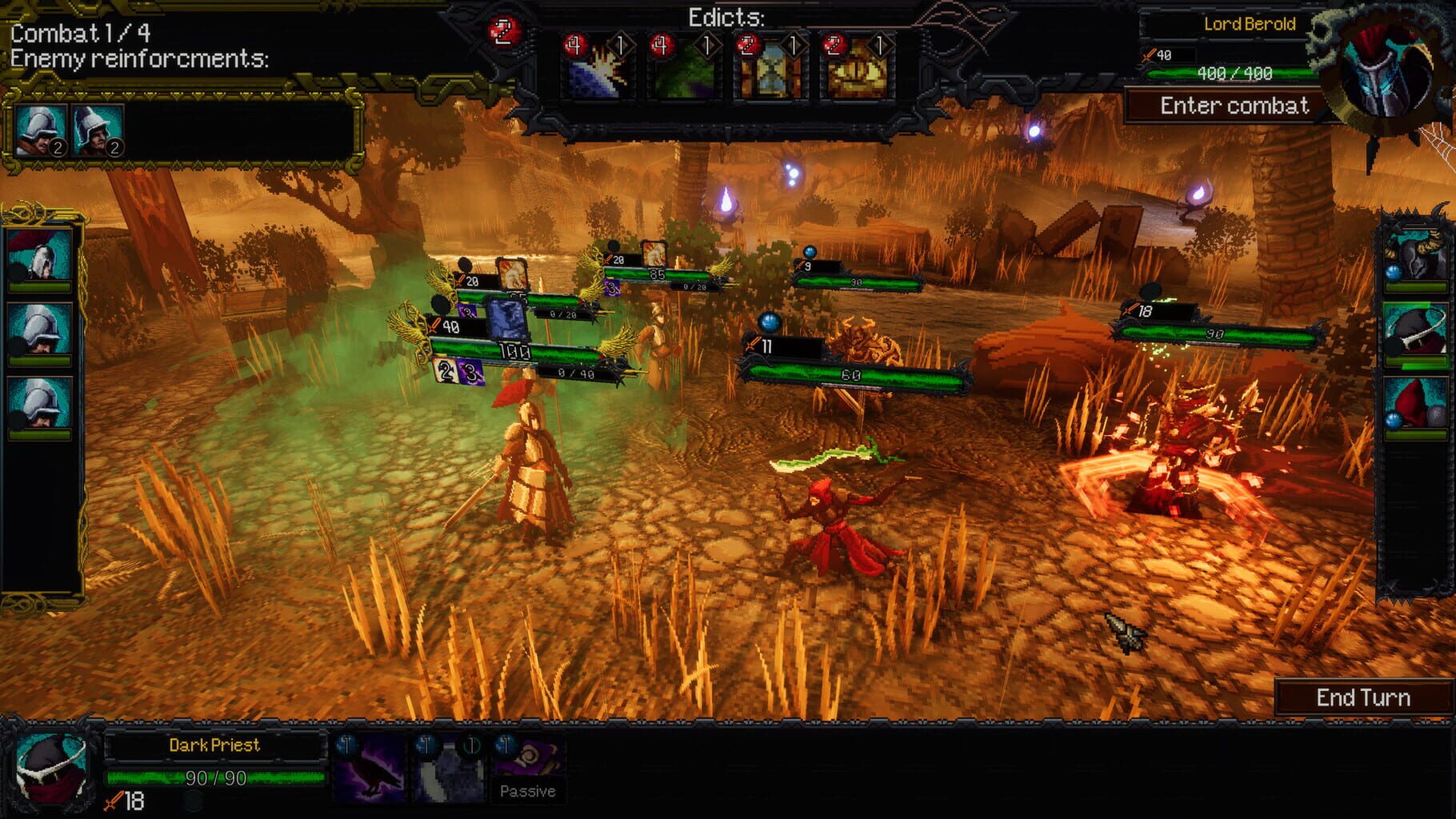Toggle the green edict card in the Edicts bar
Screen dimensions: 1456x819
point(684,64)
